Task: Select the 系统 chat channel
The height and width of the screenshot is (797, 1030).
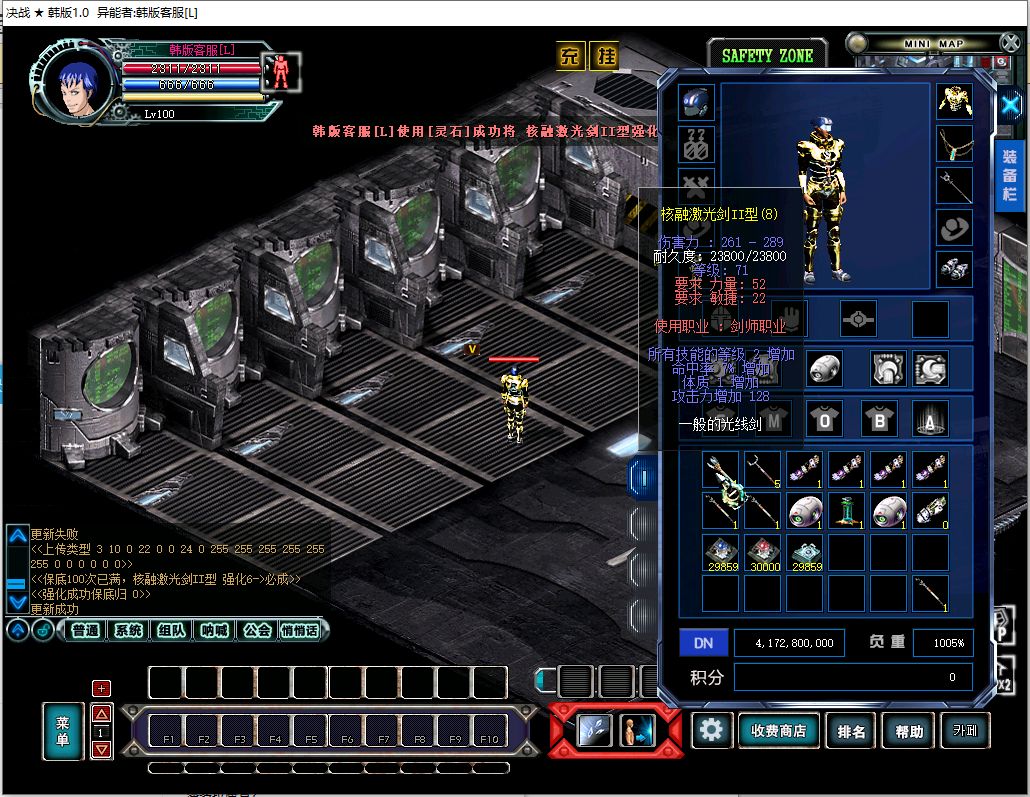Action: pos(128,630)
